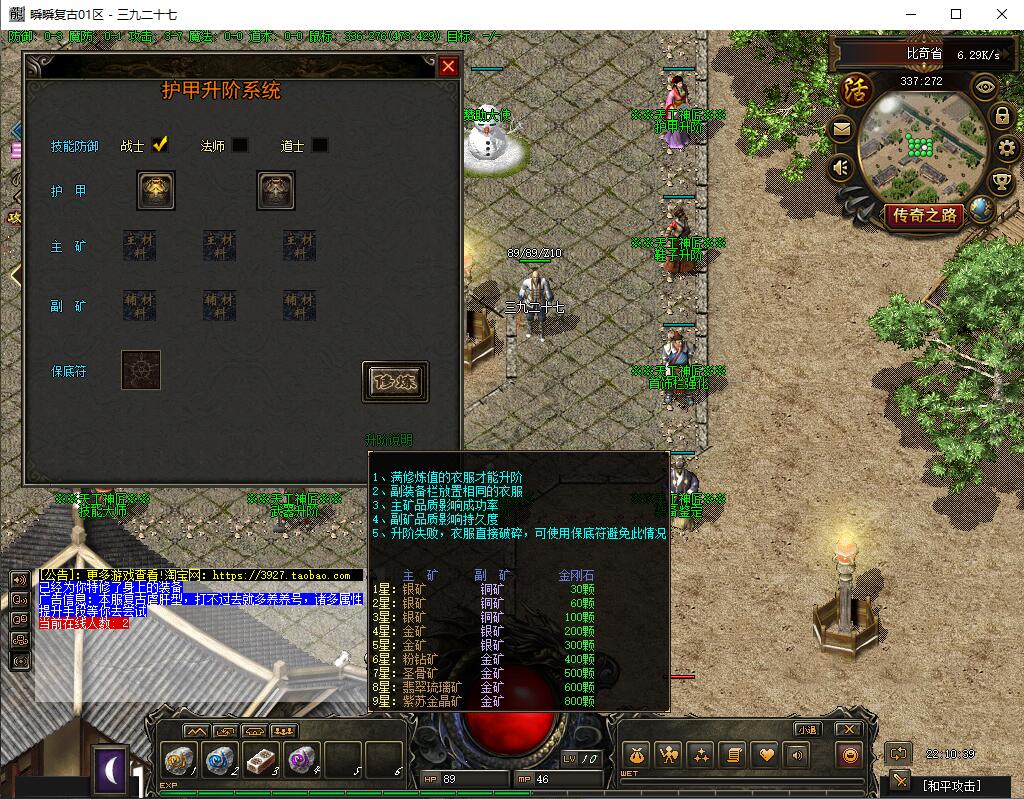Toggle the eye visibility icon
1024x799 pixels.
coord(986,86)
